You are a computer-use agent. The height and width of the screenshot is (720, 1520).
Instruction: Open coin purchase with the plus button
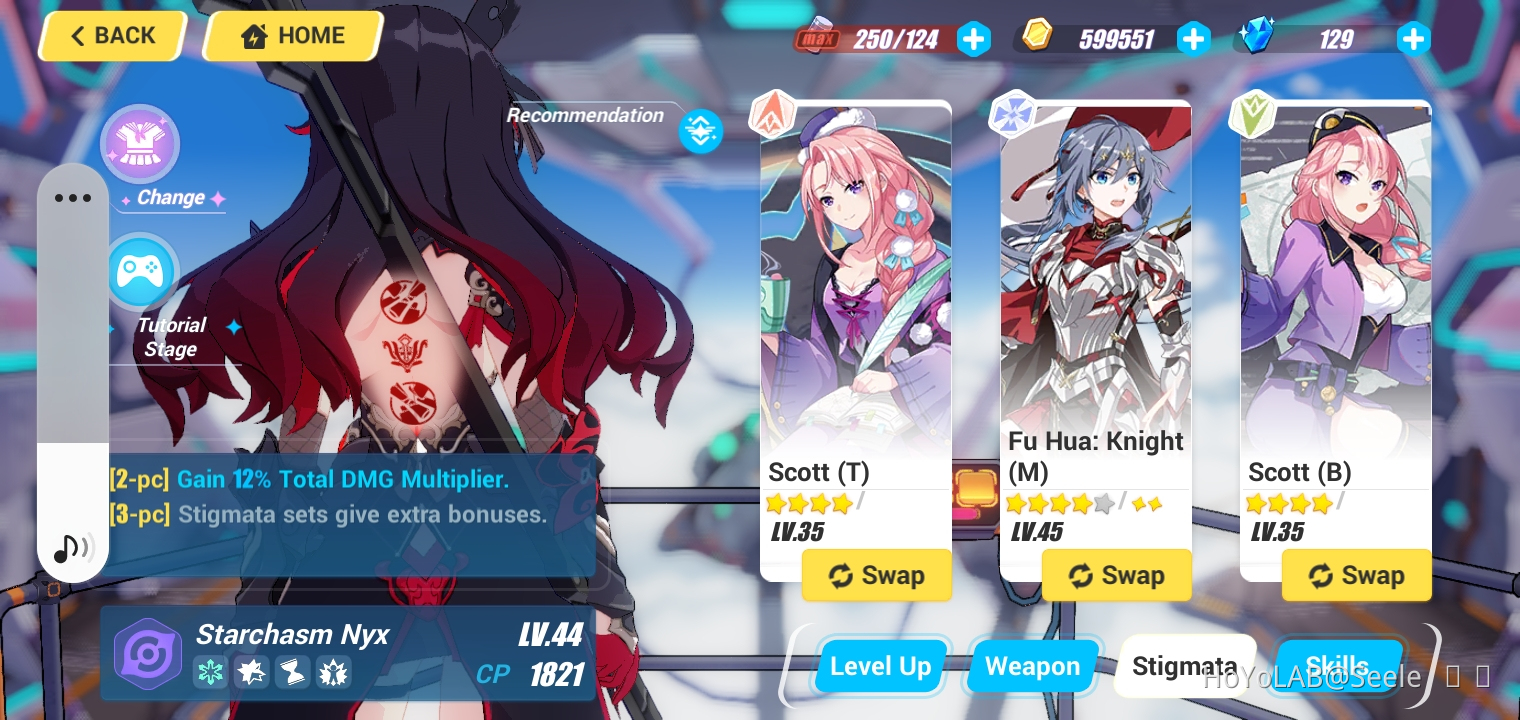[x=1193, y=38]
